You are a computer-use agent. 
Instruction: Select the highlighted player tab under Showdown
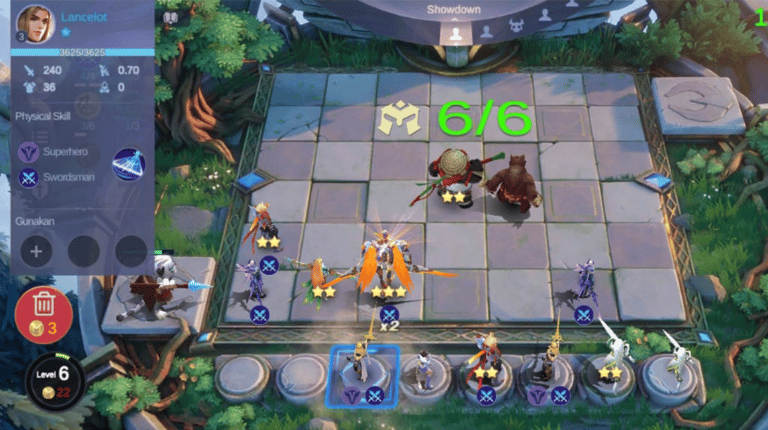[x=455, y=32]
